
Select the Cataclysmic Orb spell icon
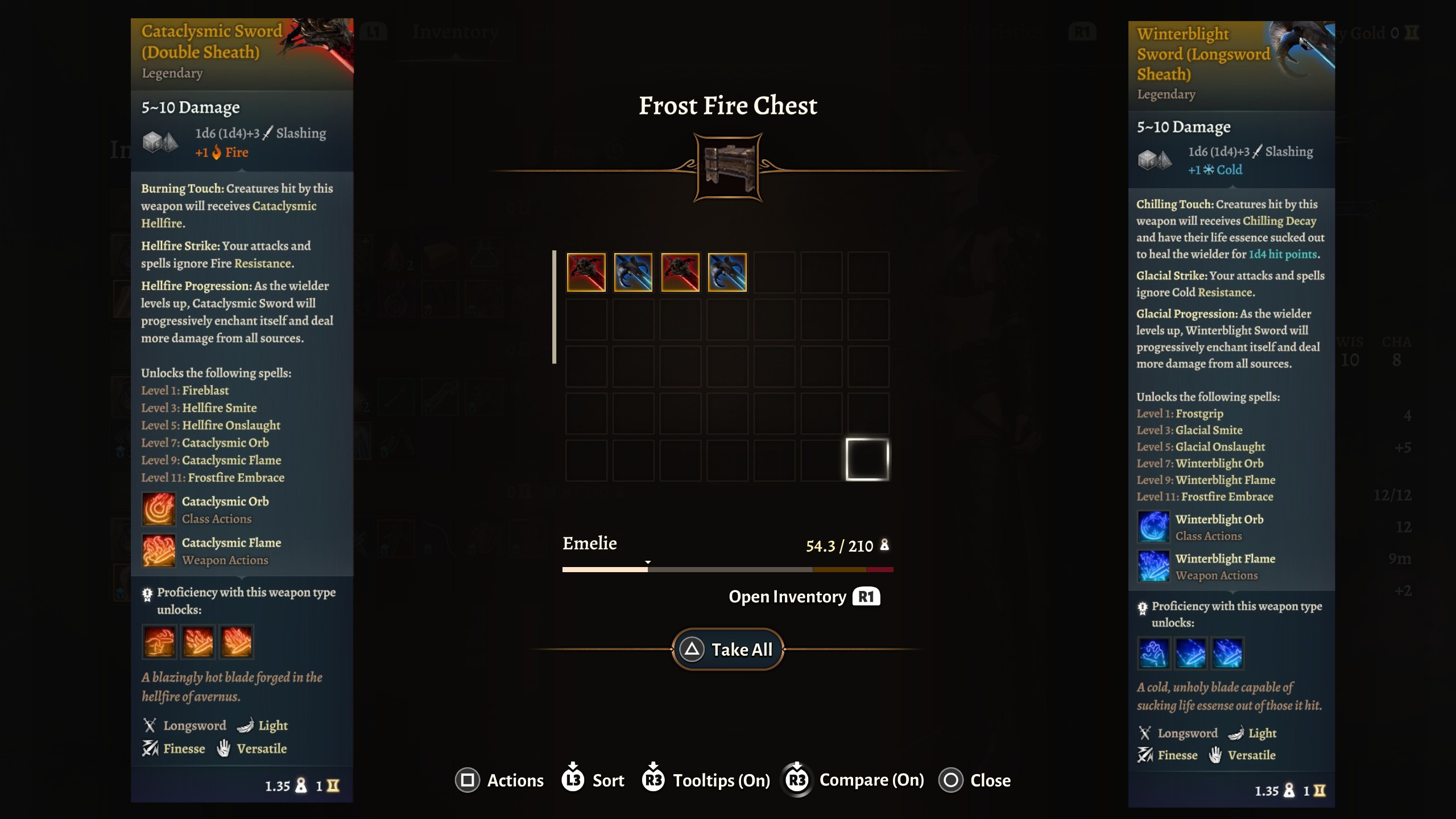pyautogui.click(x=159, y=509)
